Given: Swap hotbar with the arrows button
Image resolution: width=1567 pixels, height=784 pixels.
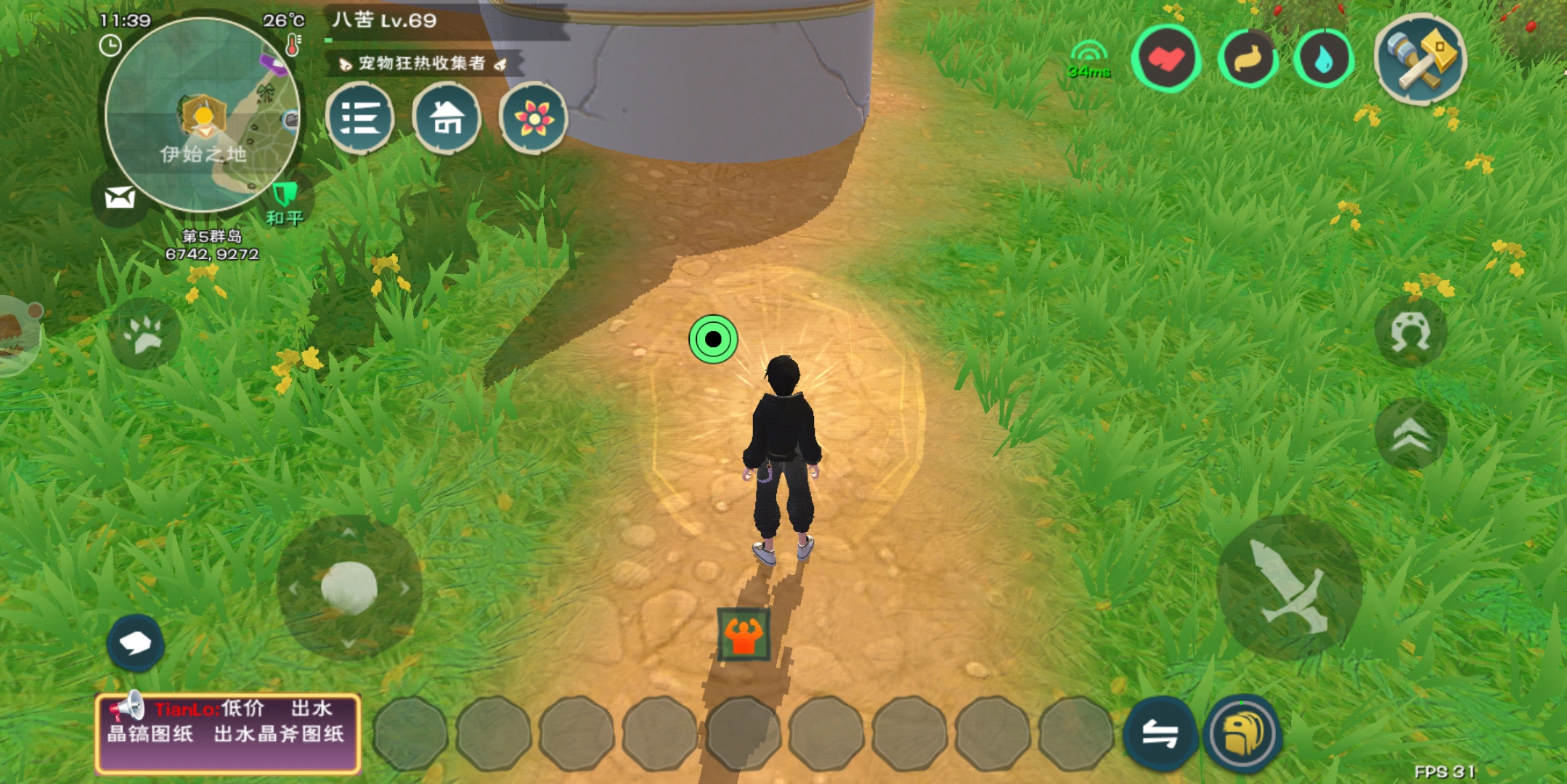Looking at the screenshot, I should coord(1160,733).
